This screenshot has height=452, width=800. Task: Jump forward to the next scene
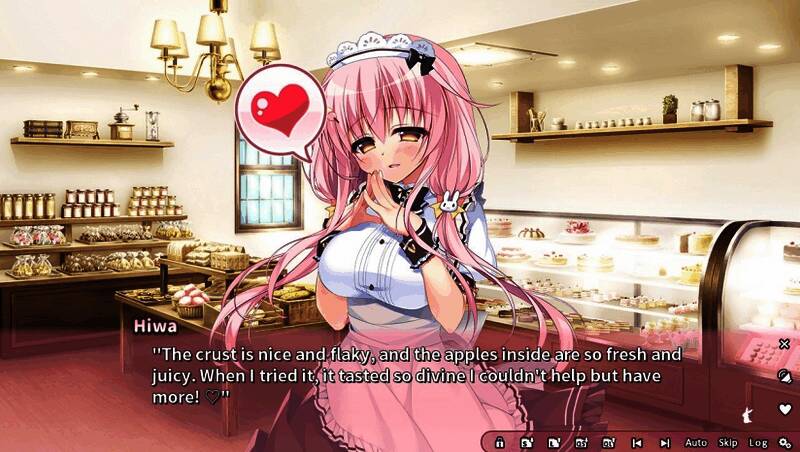point(665,442)
